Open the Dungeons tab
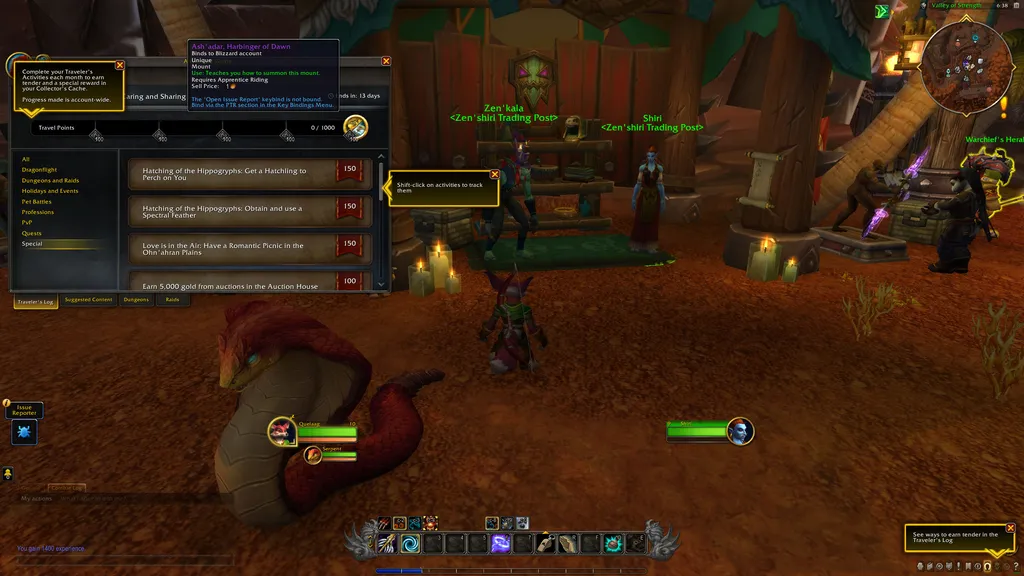 point(136,300)
